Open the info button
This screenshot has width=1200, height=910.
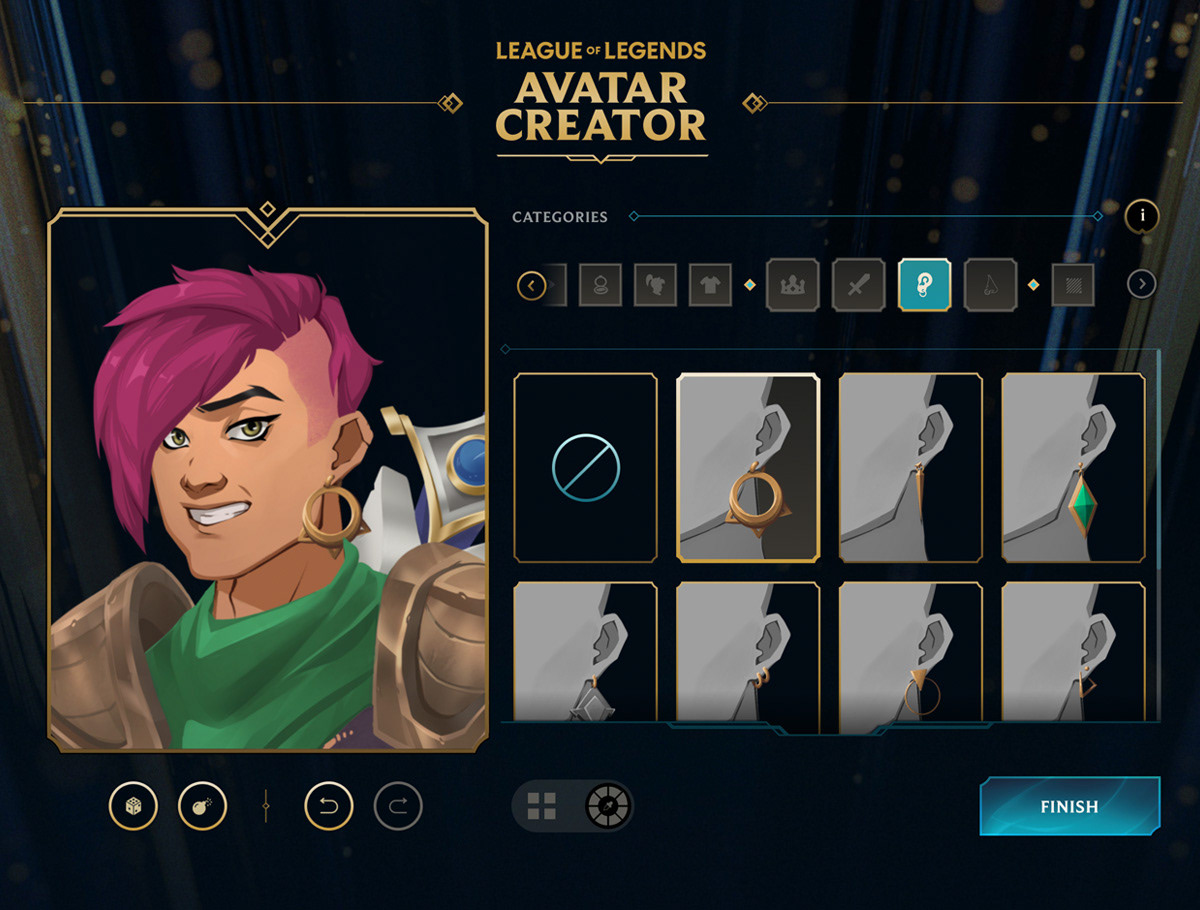[1142, 215]
